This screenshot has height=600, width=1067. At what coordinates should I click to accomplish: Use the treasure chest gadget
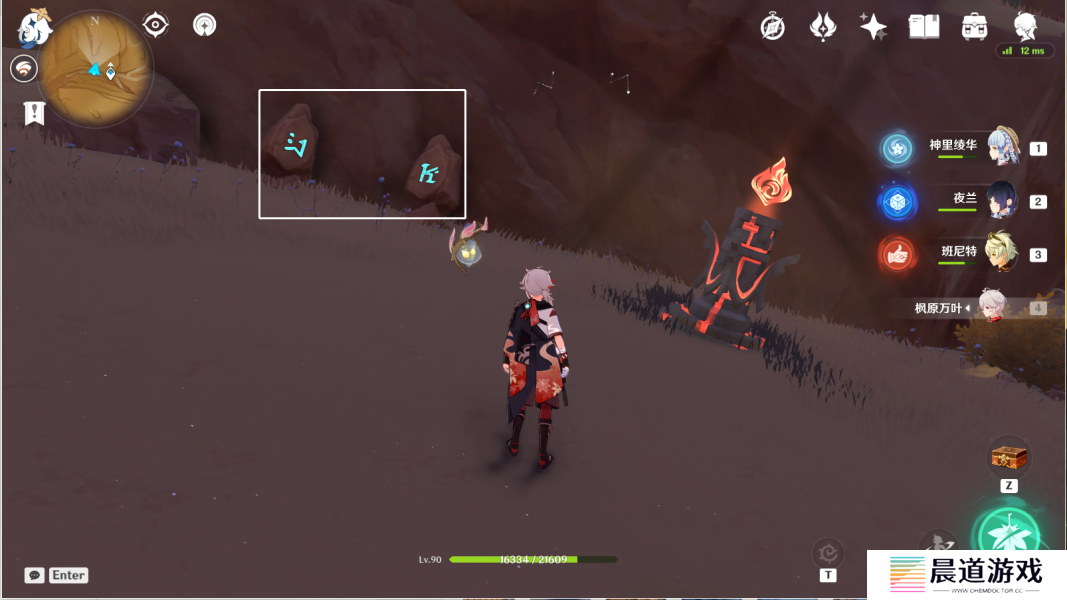click(1009, 459)
